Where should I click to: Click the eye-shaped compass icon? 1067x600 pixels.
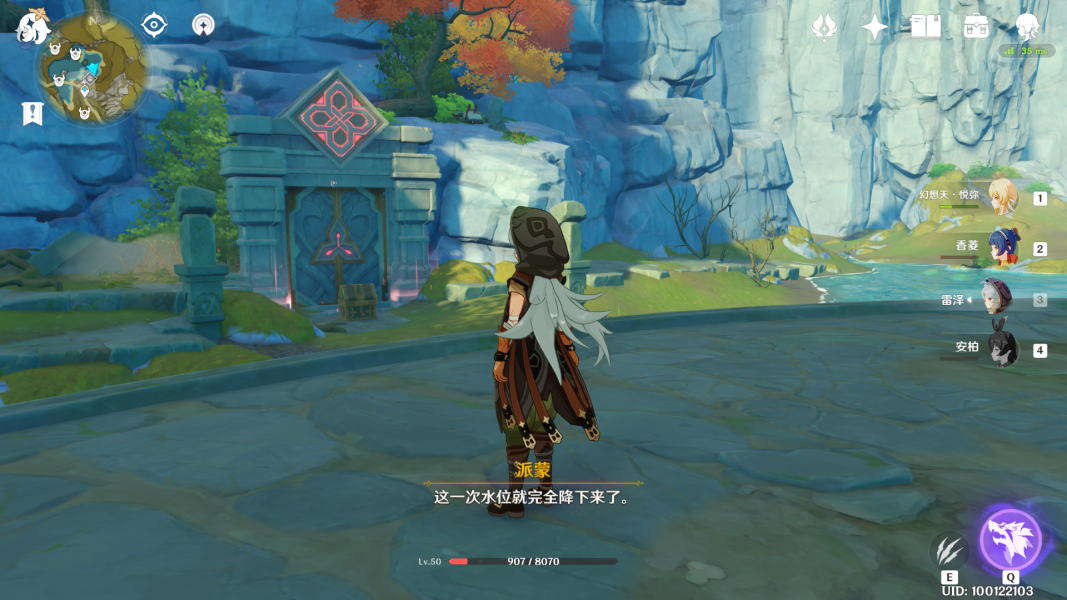[x=154, y=25]
